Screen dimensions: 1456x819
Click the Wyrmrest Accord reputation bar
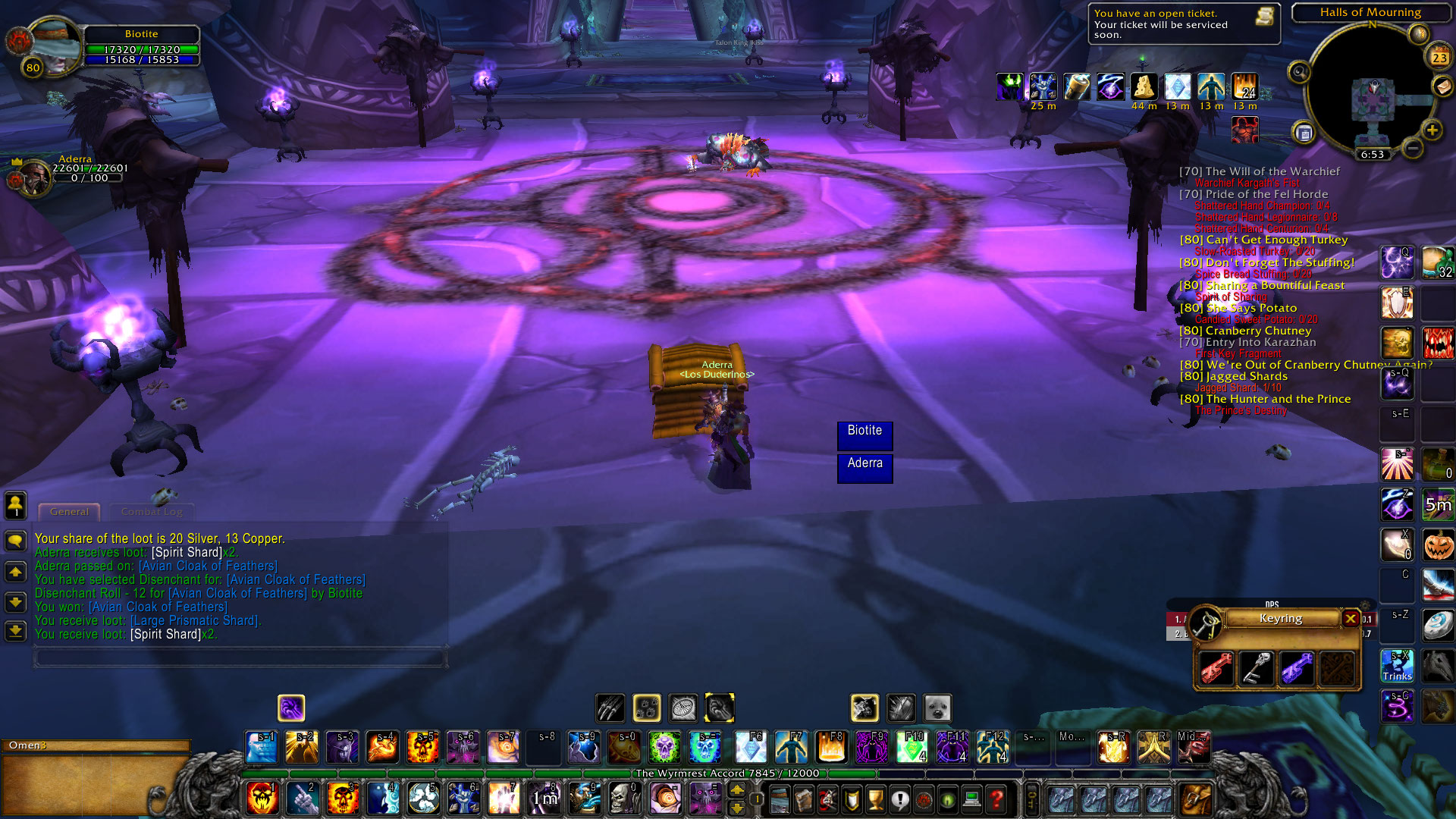coord(726,773)
